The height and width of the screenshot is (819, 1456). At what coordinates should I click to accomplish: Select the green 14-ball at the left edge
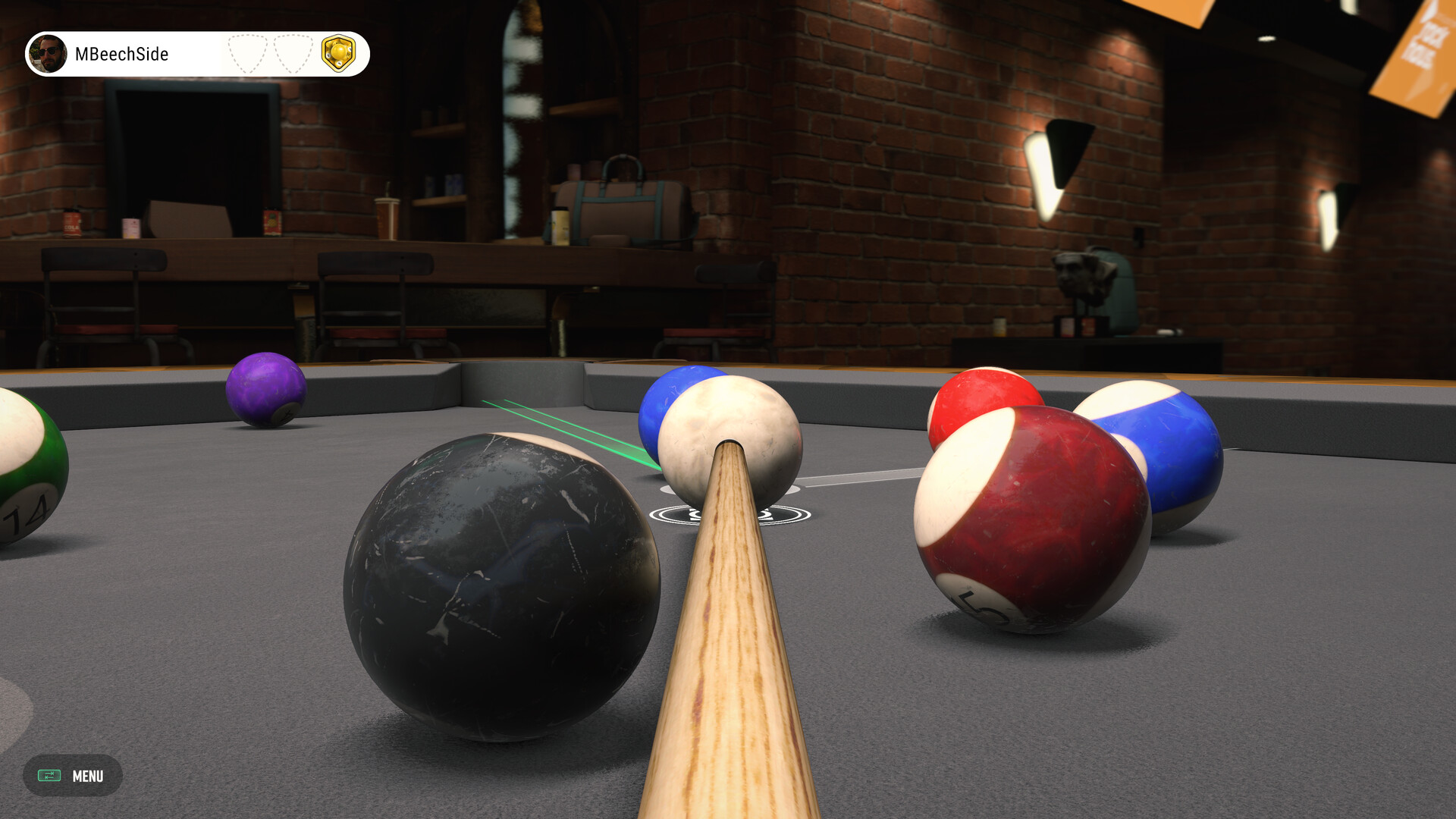23,470
